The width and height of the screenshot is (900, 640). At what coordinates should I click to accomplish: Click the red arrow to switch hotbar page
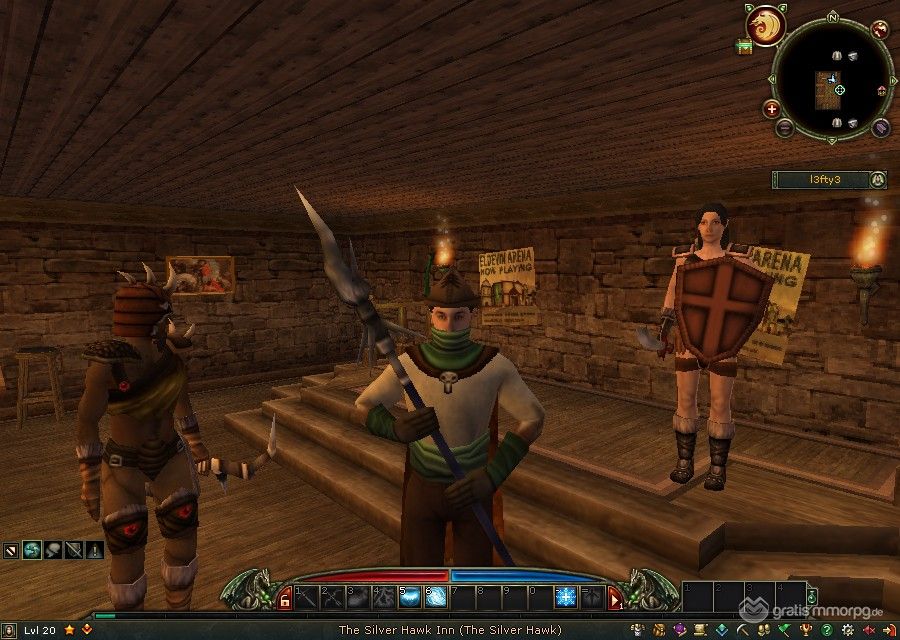click(615, 599)
